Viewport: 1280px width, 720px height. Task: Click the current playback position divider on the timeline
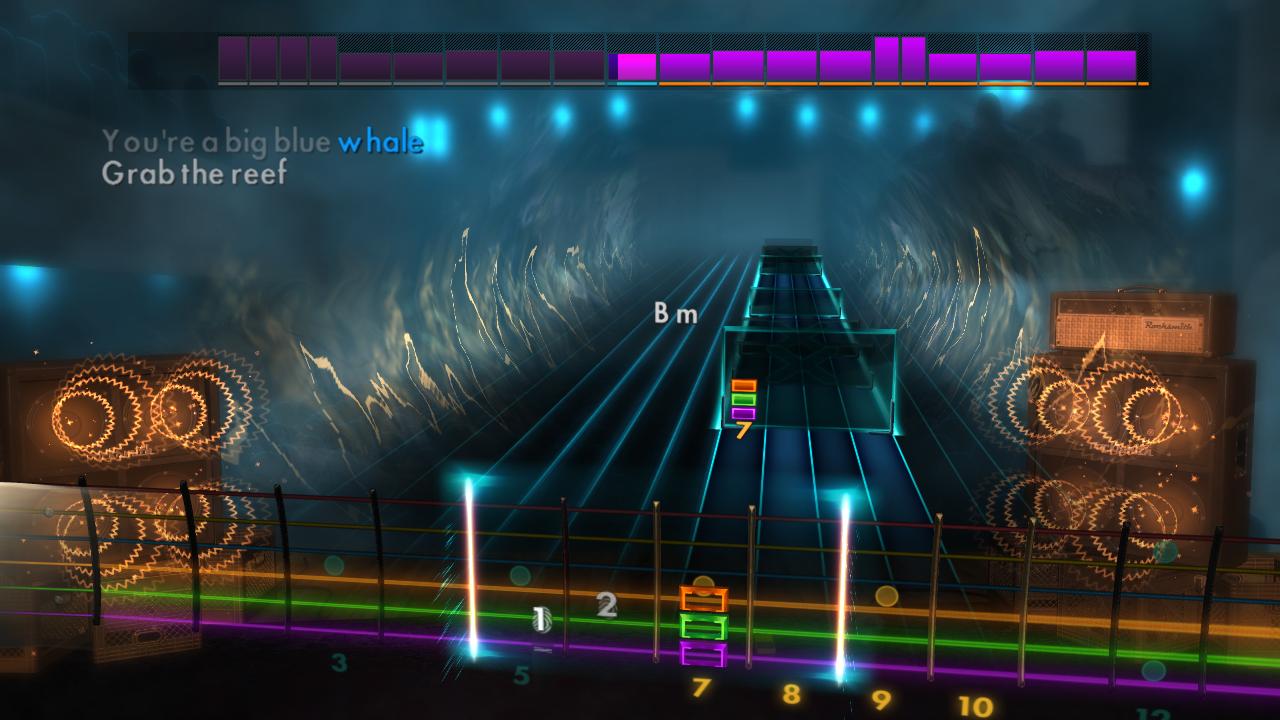(612, 62)
